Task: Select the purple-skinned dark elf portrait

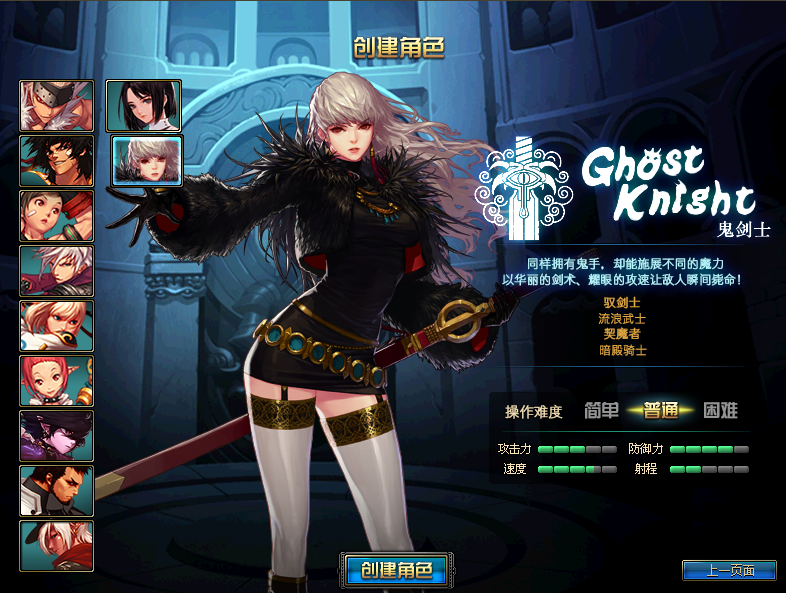Action: pos(57,435)
